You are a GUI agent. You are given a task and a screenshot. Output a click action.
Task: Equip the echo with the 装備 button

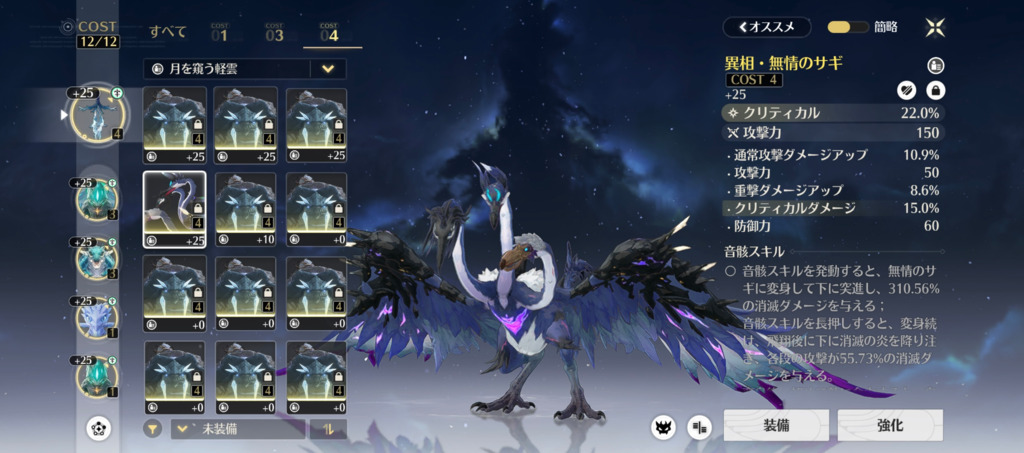click(777, 425)
